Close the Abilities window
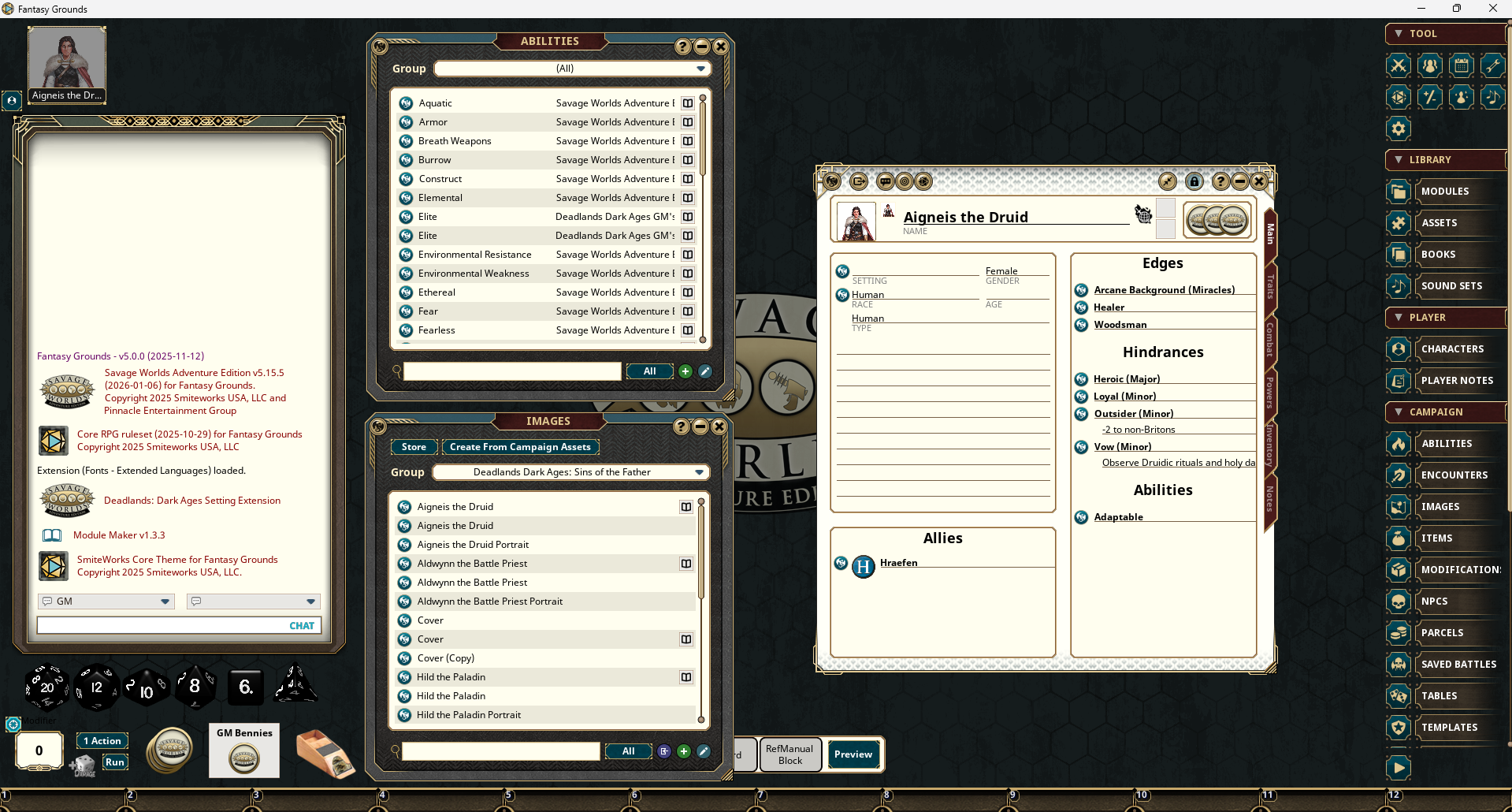 tap(720, 47)
